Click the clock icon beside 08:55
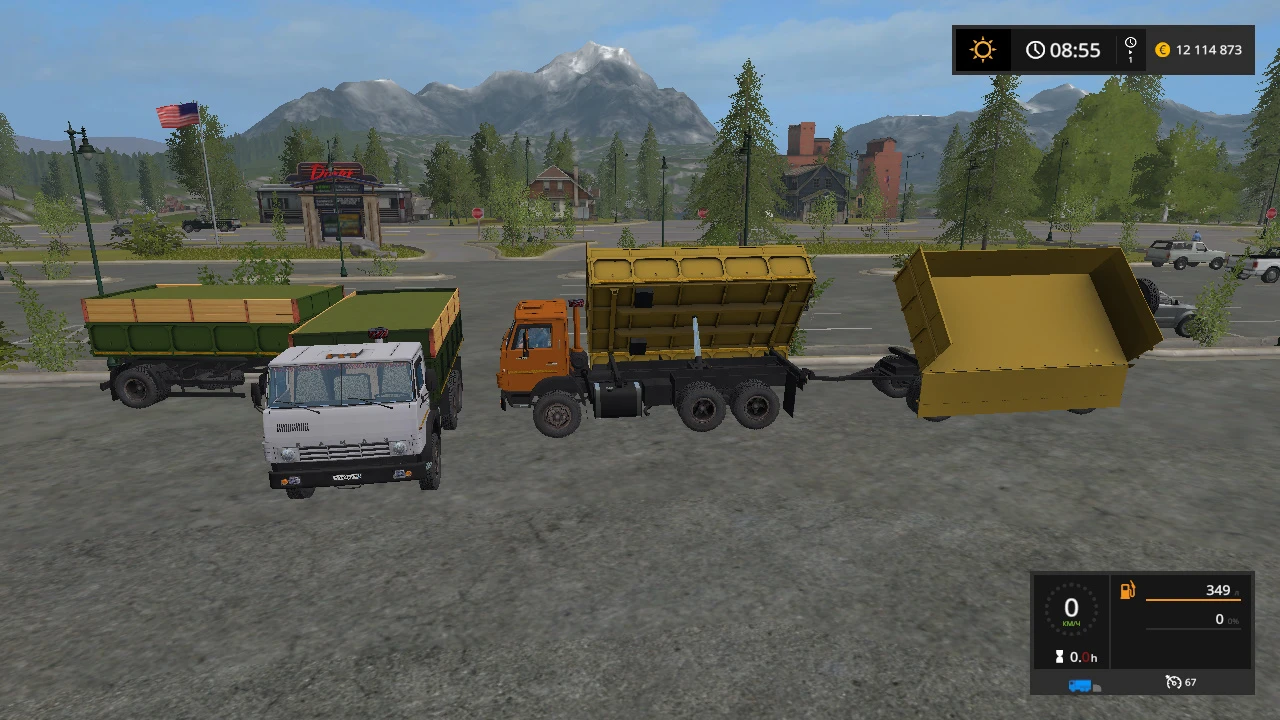 point(1035,49)
